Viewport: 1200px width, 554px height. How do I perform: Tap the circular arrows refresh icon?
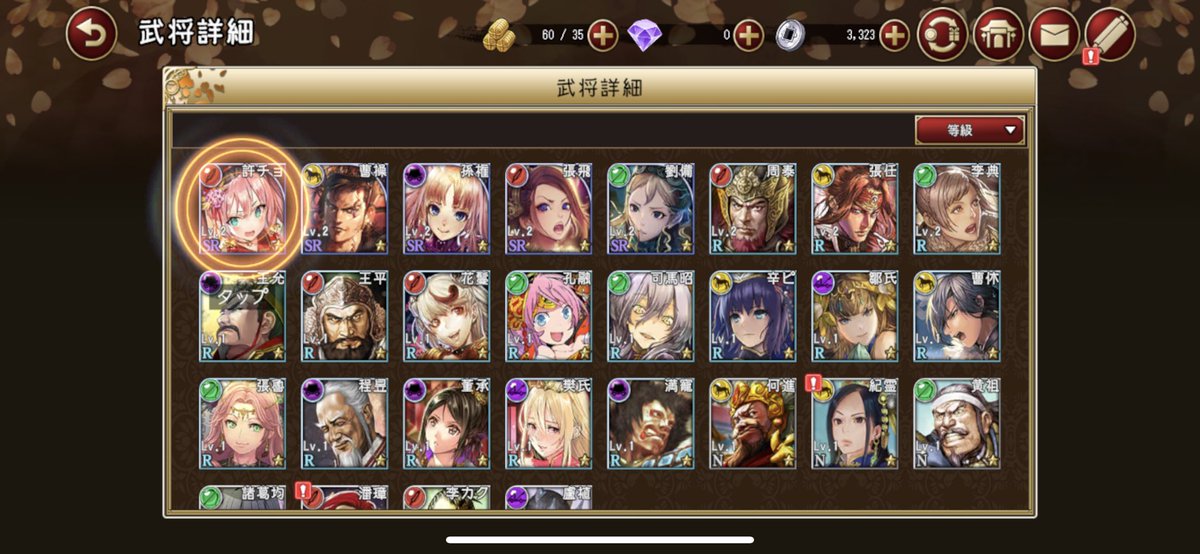click(x=942, y=35)
